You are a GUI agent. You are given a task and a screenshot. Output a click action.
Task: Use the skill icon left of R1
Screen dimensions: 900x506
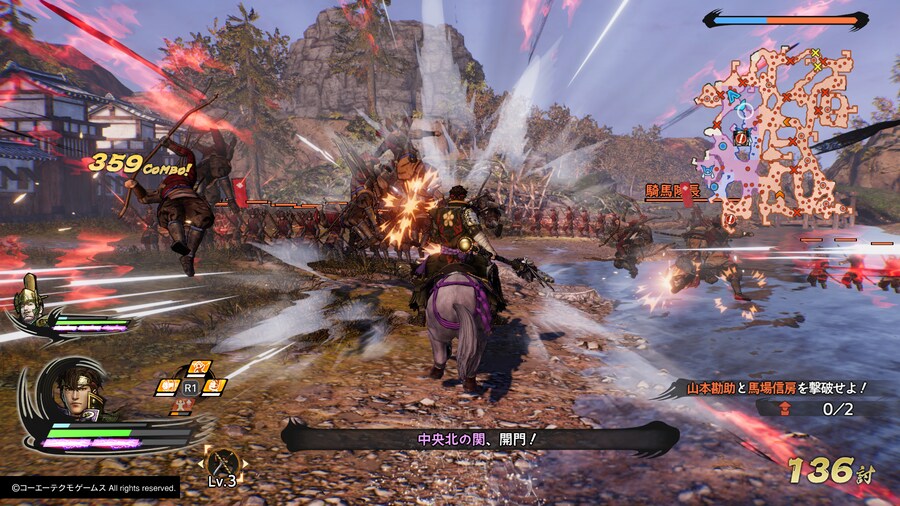[167, 386]
